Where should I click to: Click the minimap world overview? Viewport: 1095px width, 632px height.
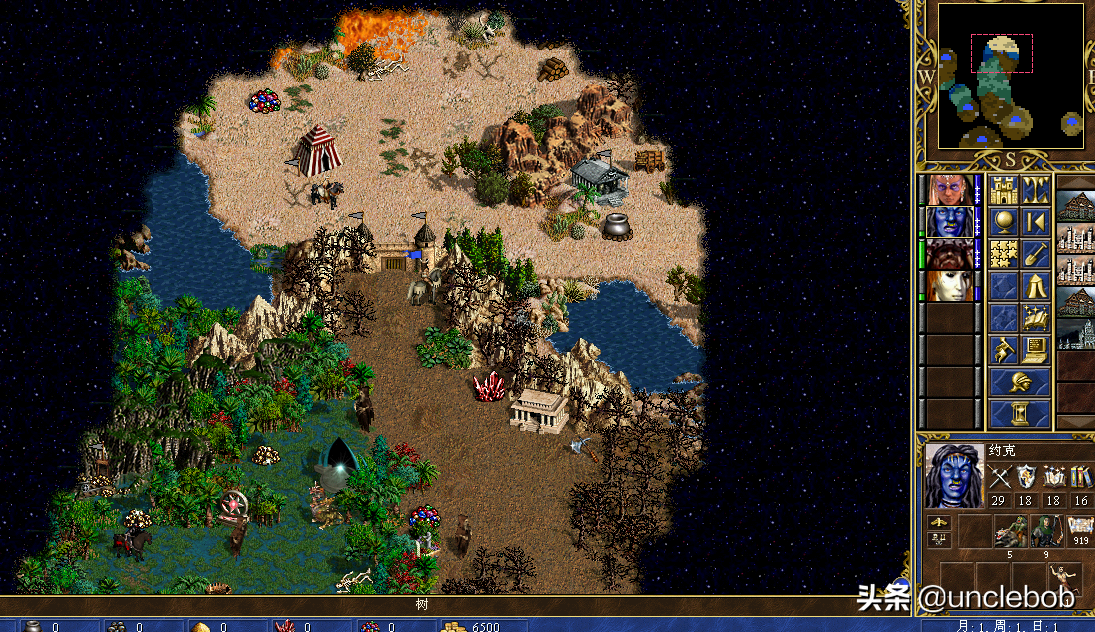pos(1010,78)
